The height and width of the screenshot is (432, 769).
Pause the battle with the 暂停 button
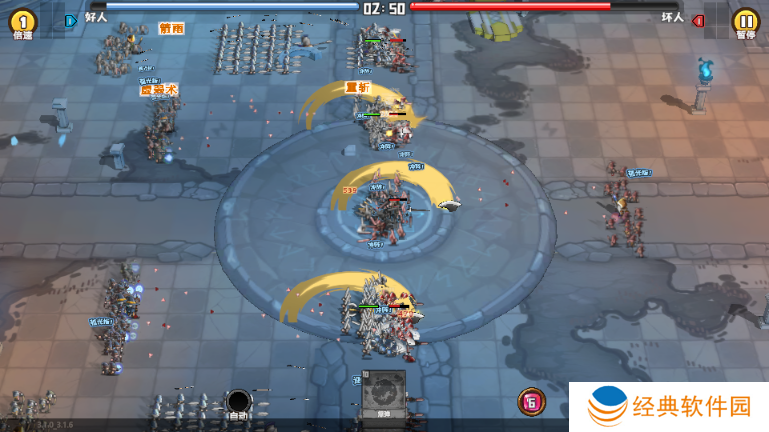745,22
